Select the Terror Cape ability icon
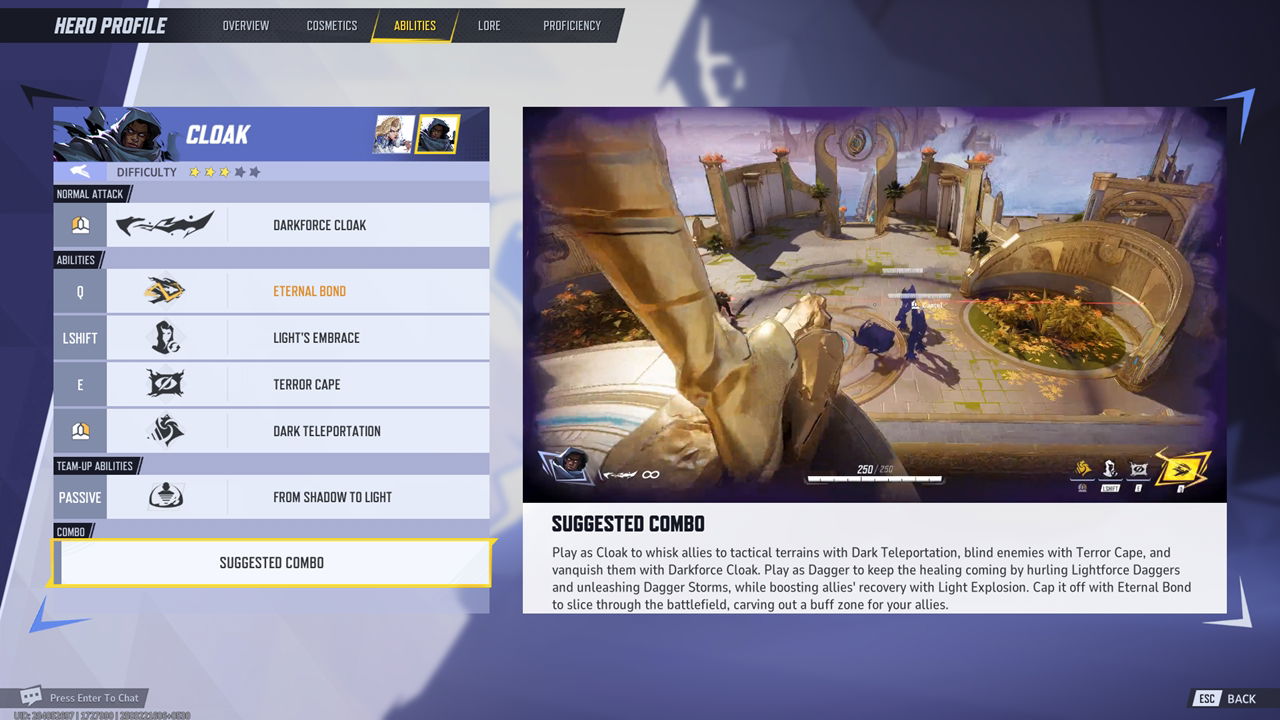Viewport: 1280px width, 720px height. pos(165,384)
